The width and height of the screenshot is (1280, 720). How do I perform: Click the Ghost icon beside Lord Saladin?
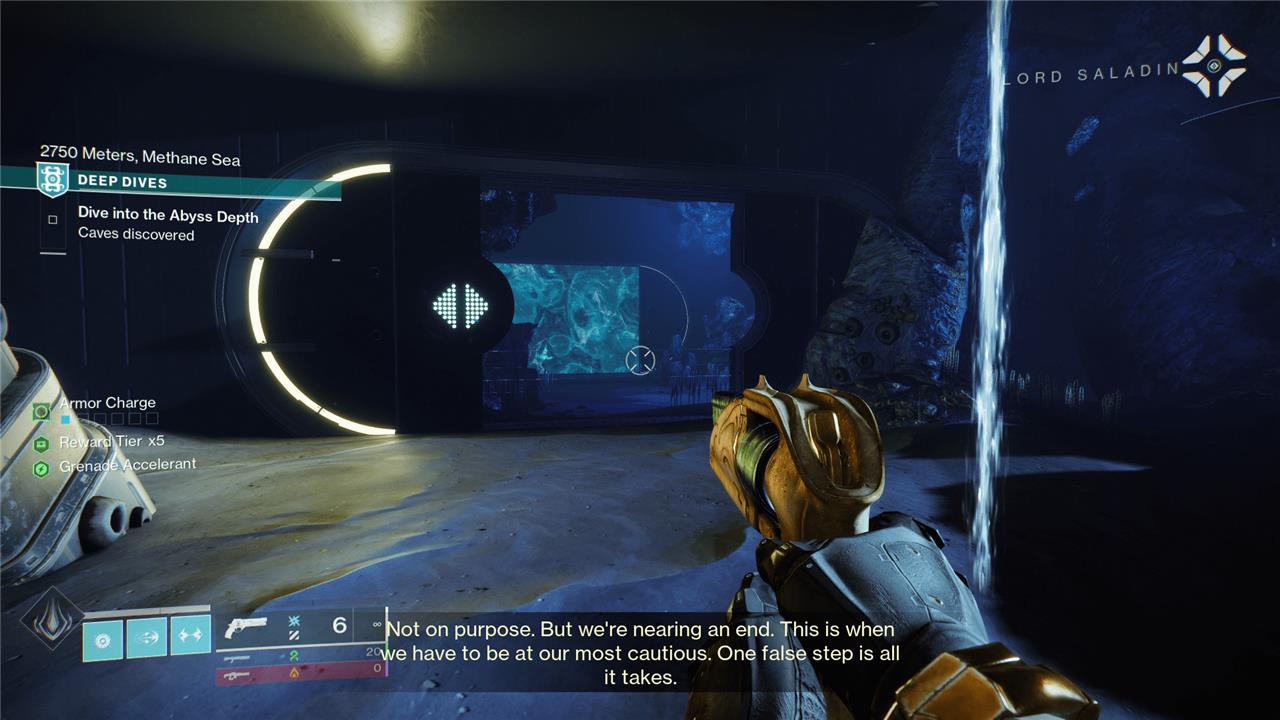(x=1213, y=66)
